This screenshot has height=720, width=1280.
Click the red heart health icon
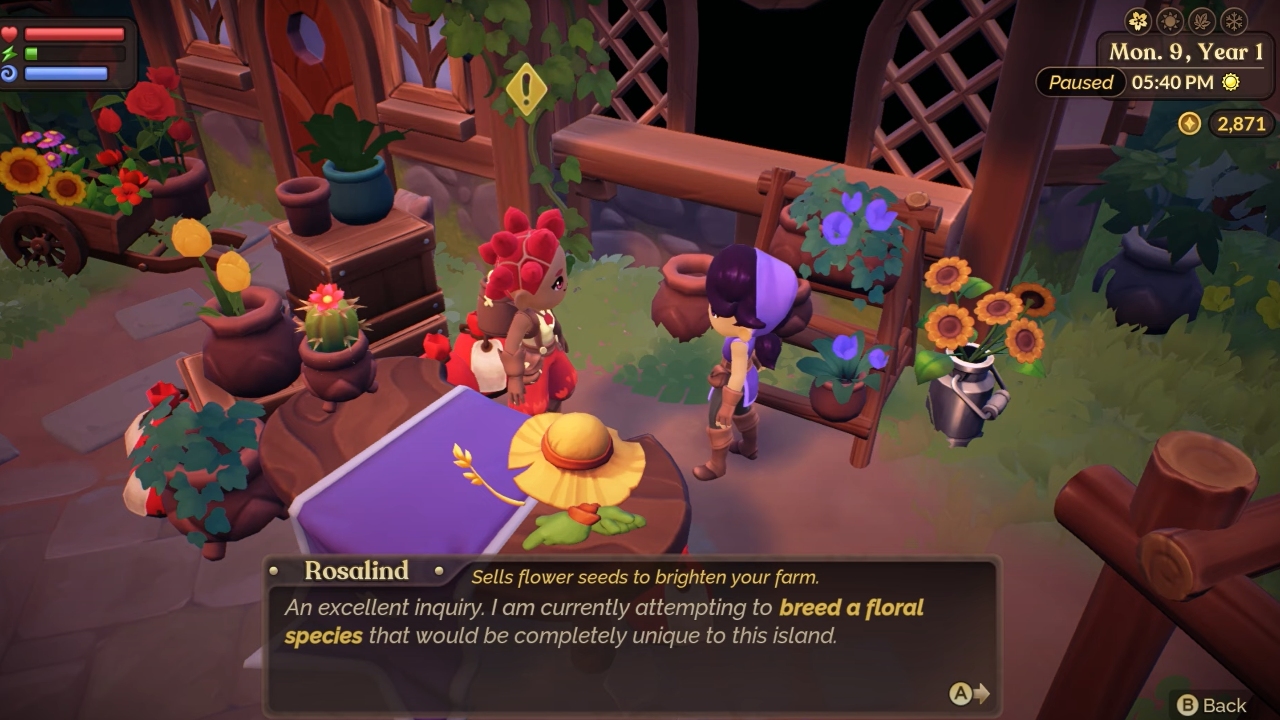(x=9, y=34)
